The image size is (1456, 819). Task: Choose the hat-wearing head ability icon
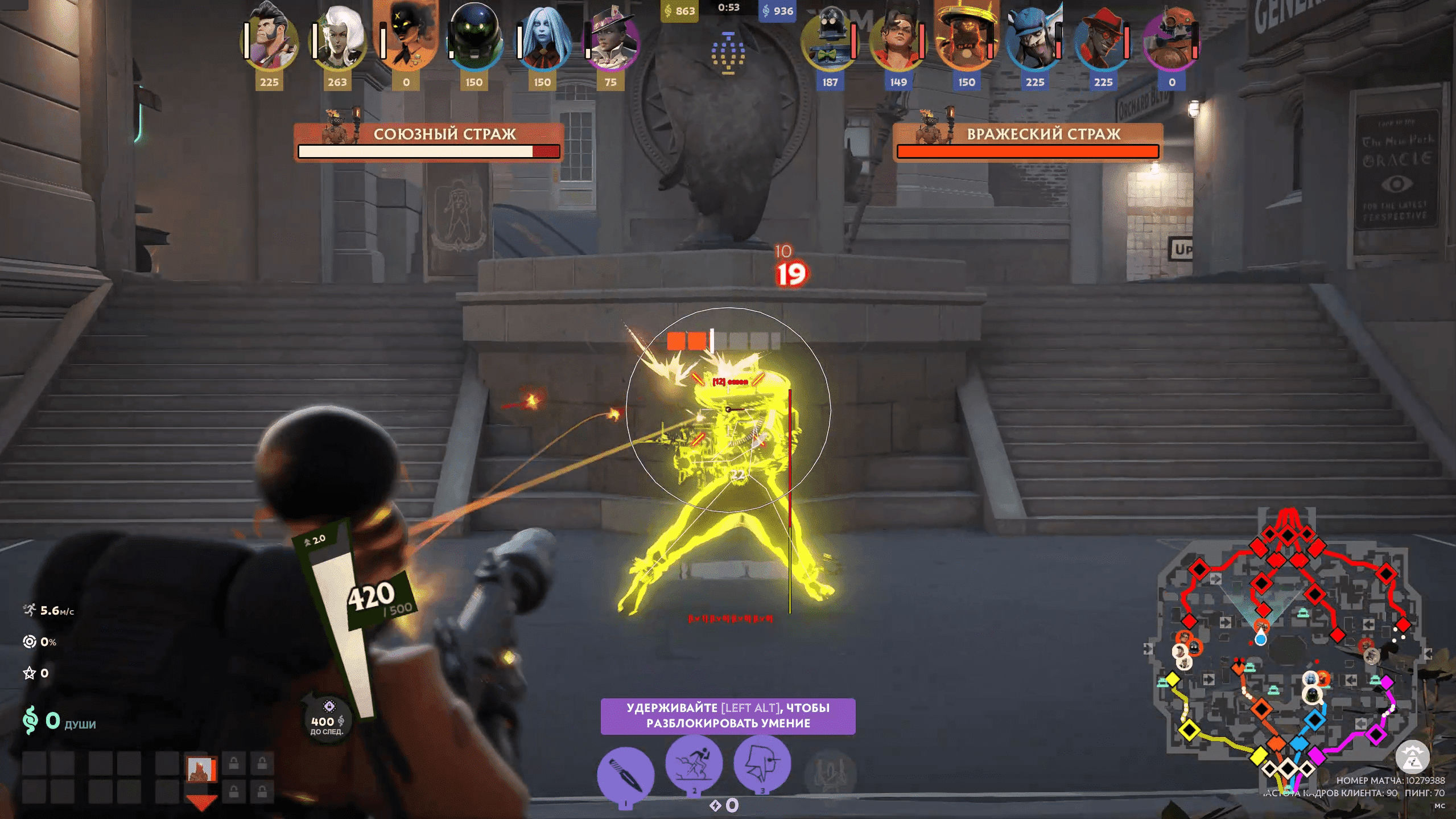coord(762,763)
